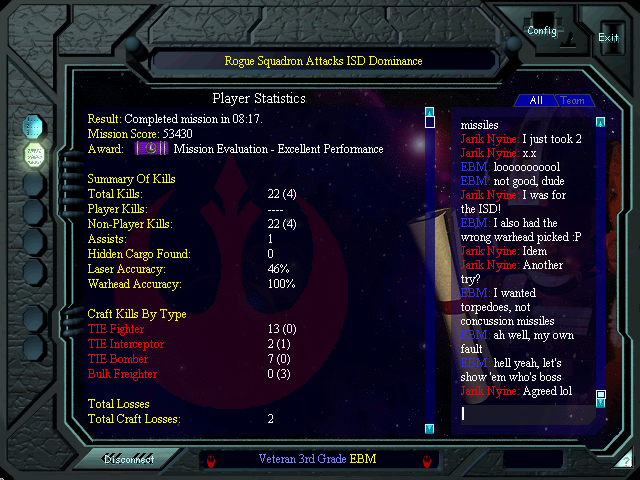Image resolution: width=640 pixels, height=480 pixels.
Task: Switch chat to the All tab
Action: click(536, 100)
